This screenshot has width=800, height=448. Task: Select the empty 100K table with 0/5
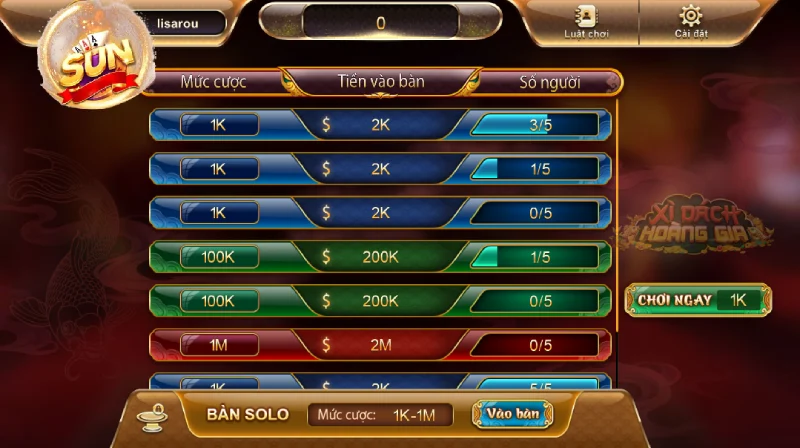(x=380, y=301)
